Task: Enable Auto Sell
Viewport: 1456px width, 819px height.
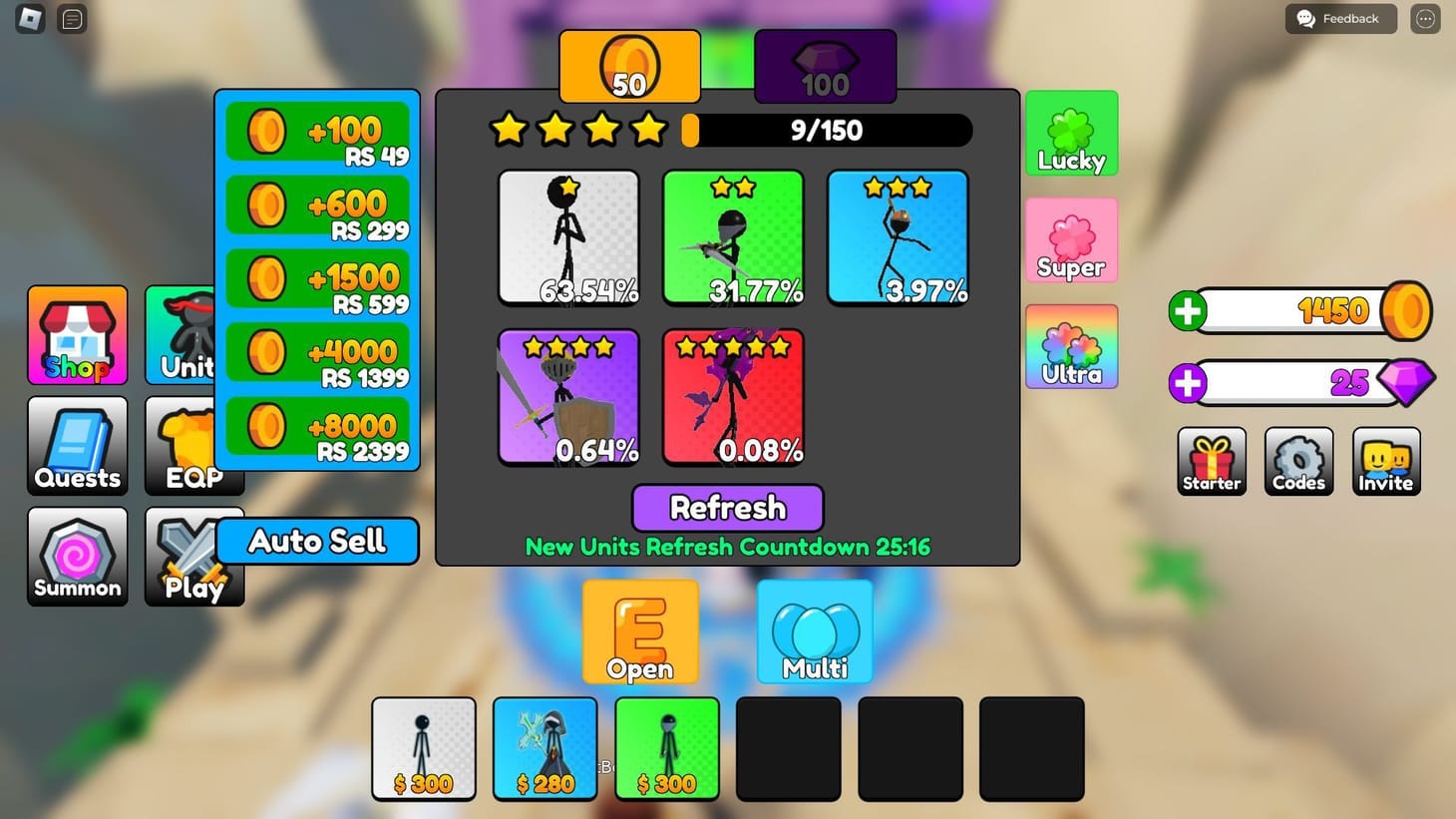Action: [316, 541]
